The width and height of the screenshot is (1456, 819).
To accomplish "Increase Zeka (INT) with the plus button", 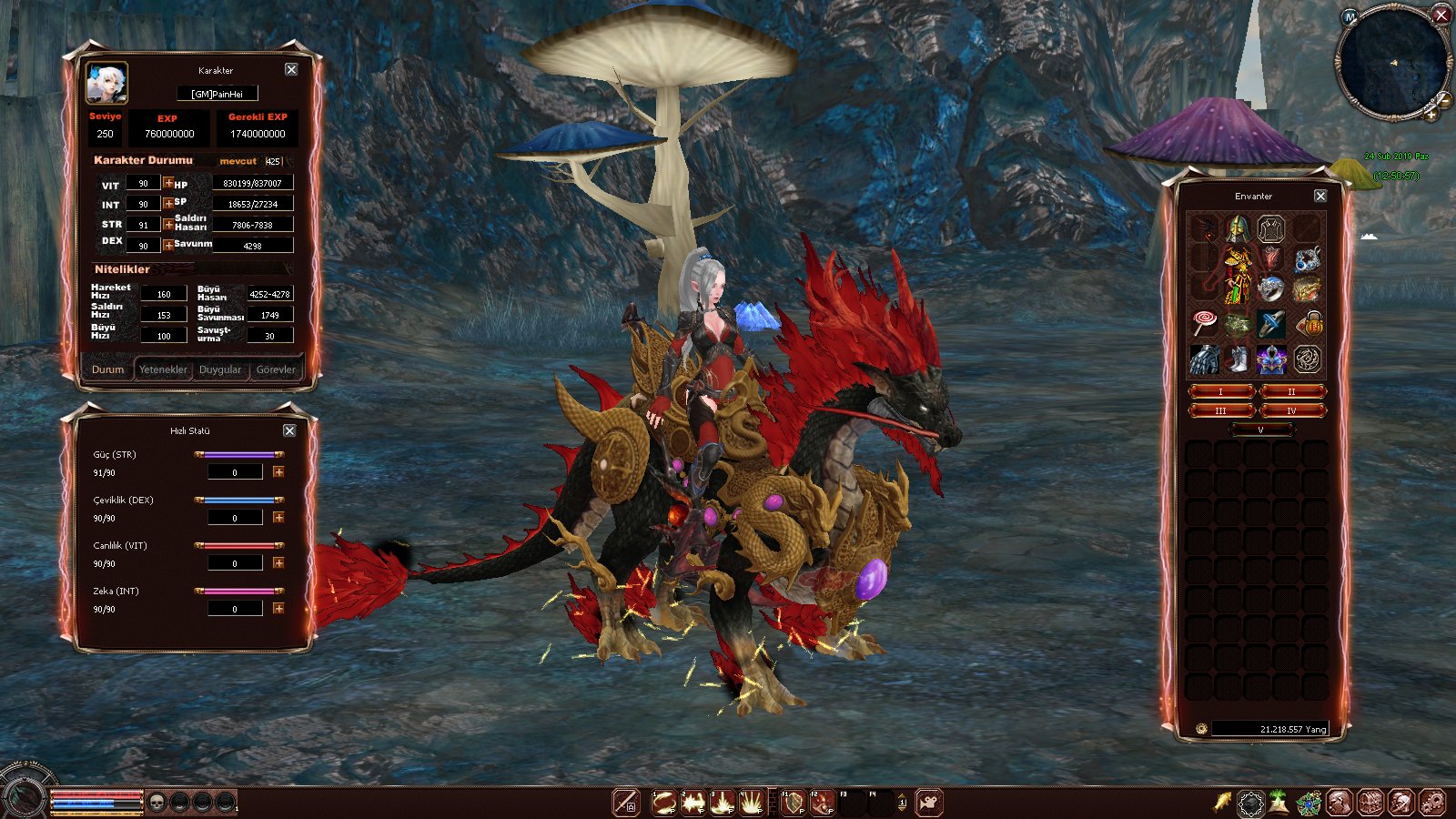I will click(278, 608).
